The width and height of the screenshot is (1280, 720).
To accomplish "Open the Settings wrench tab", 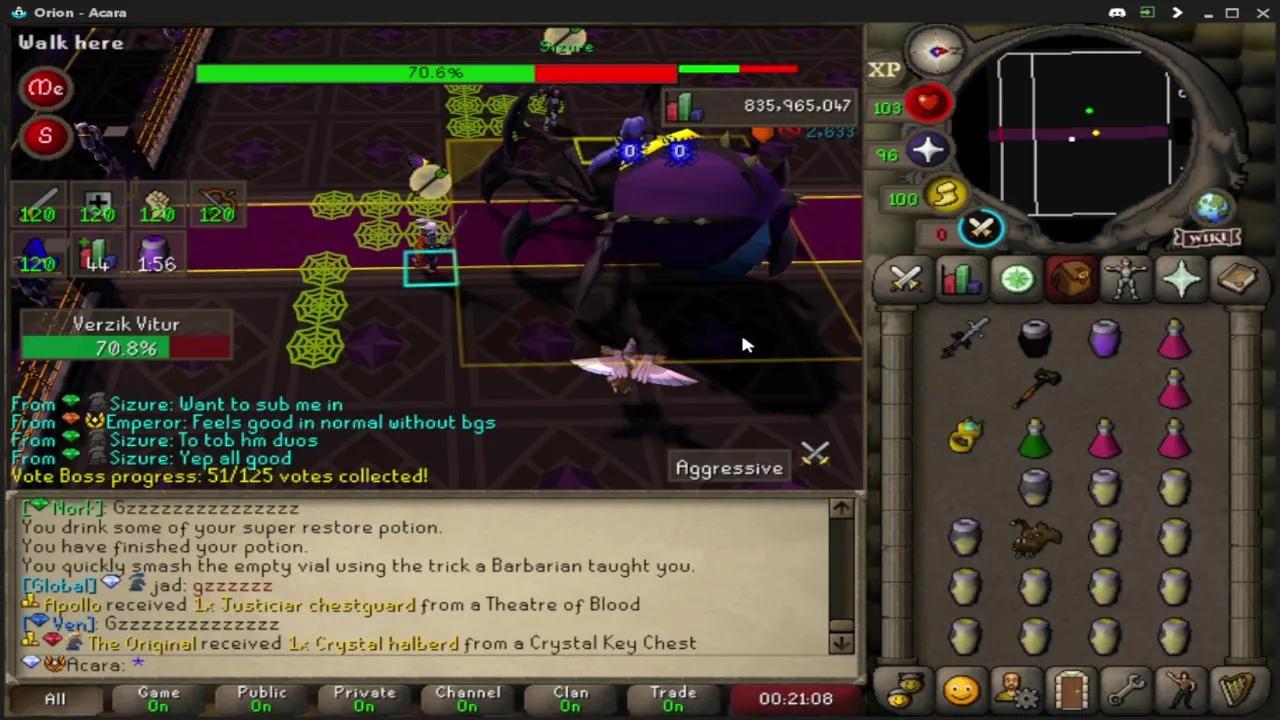I will coord(1127,690).
